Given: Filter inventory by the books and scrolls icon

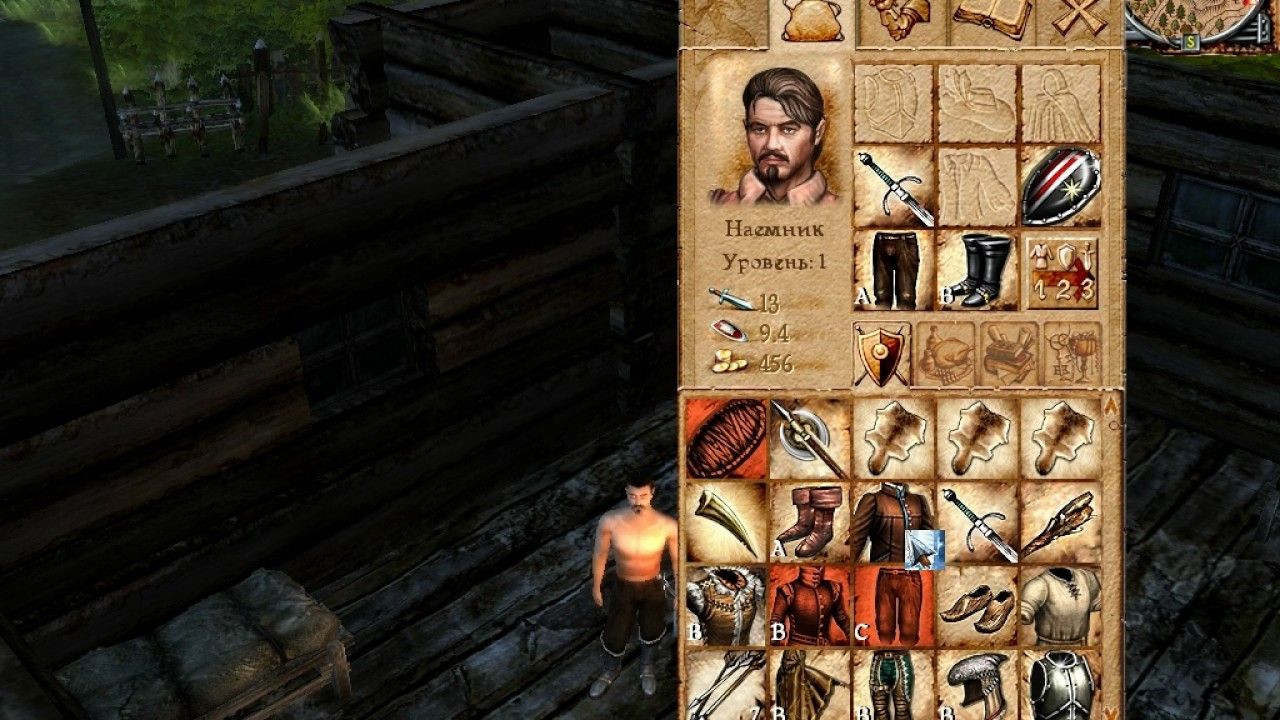Looking at the screenshot, I should click(x=1009, y=353).
